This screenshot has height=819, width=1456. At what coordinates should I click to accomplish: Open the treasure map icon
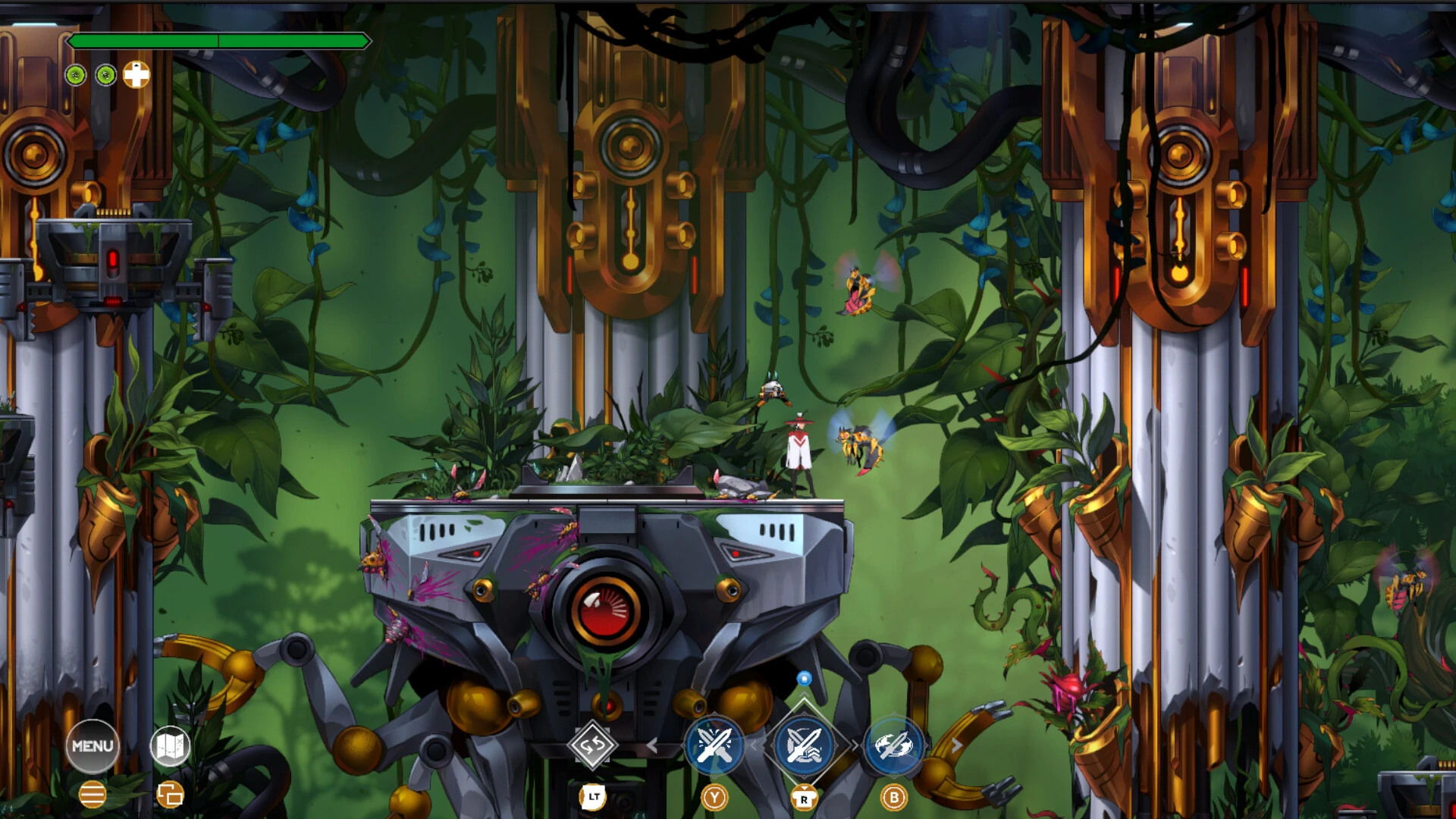(171, 746)
